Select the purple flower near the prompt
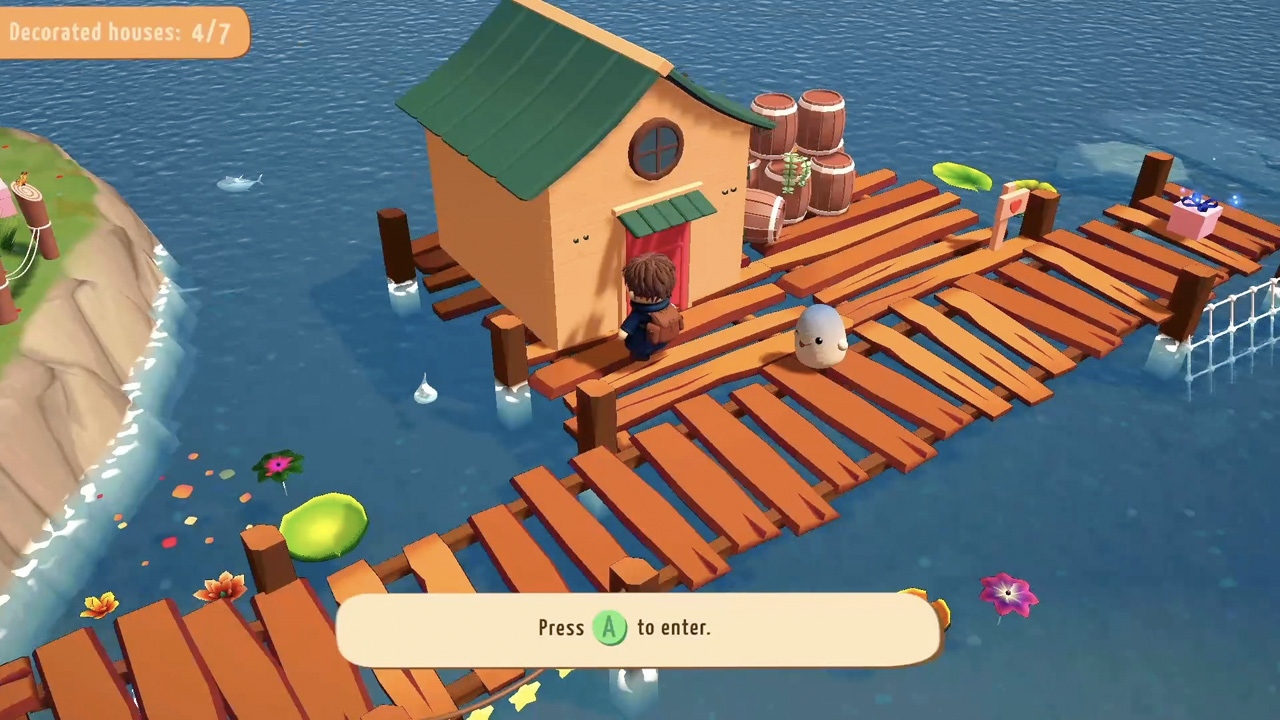Screen dimensions: 1280x720 pos(1007,594)
